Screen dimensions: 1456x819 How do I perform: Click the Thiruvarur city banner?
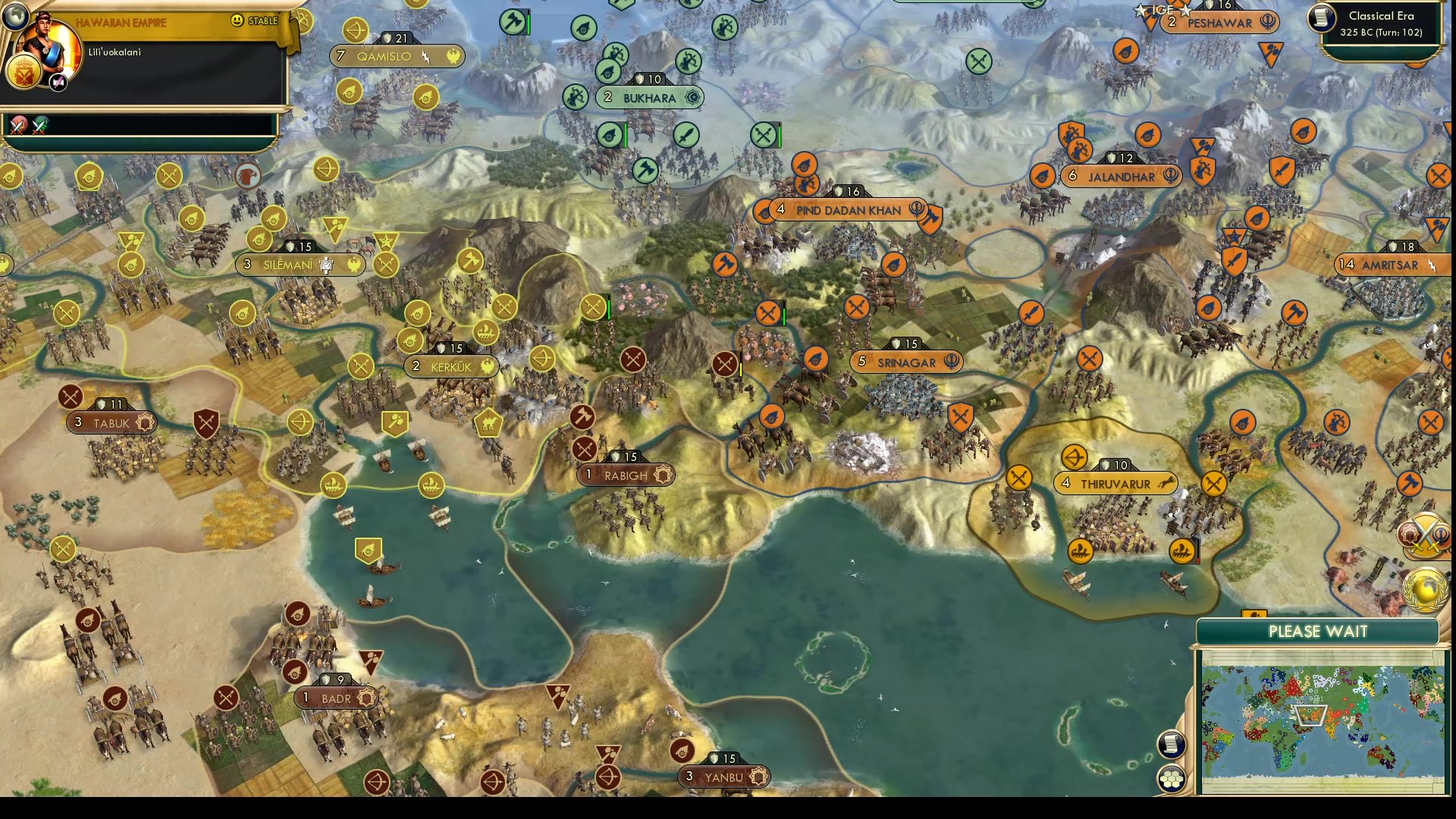[x=1115, y=482]
